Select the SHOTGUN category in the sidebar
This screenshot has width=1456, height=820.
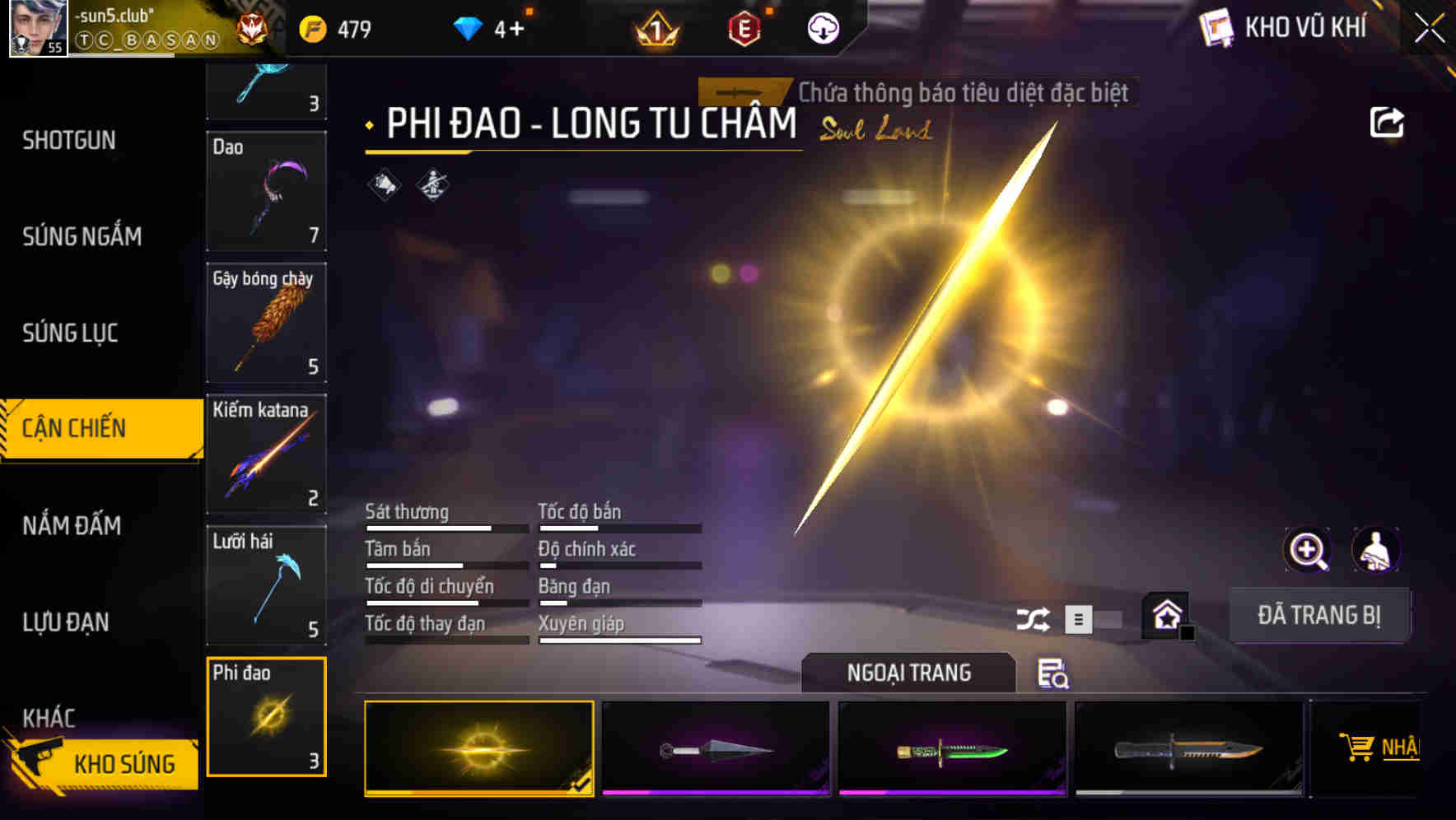point(69,140)
